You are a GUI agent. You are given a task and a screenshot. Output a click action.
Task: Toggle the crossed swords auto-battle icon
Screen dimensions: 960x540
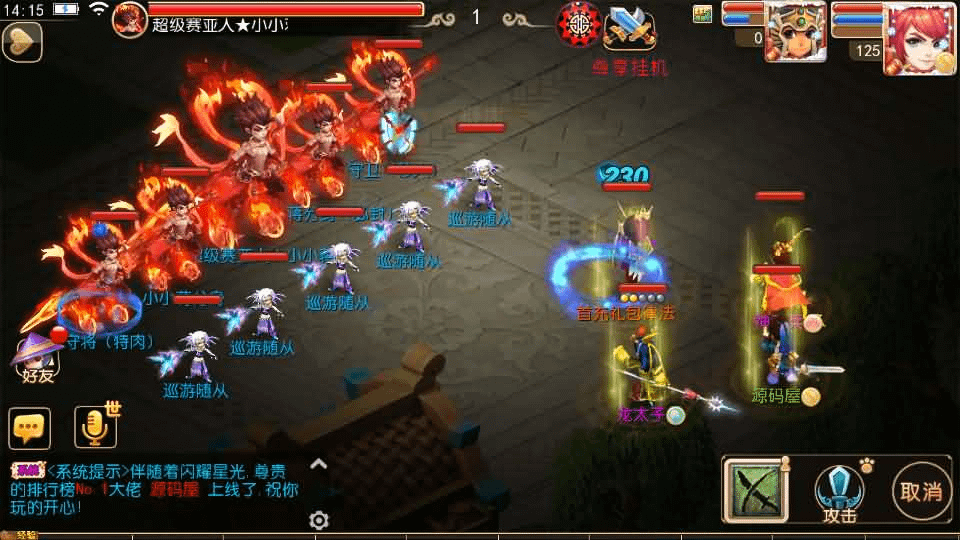630,26
